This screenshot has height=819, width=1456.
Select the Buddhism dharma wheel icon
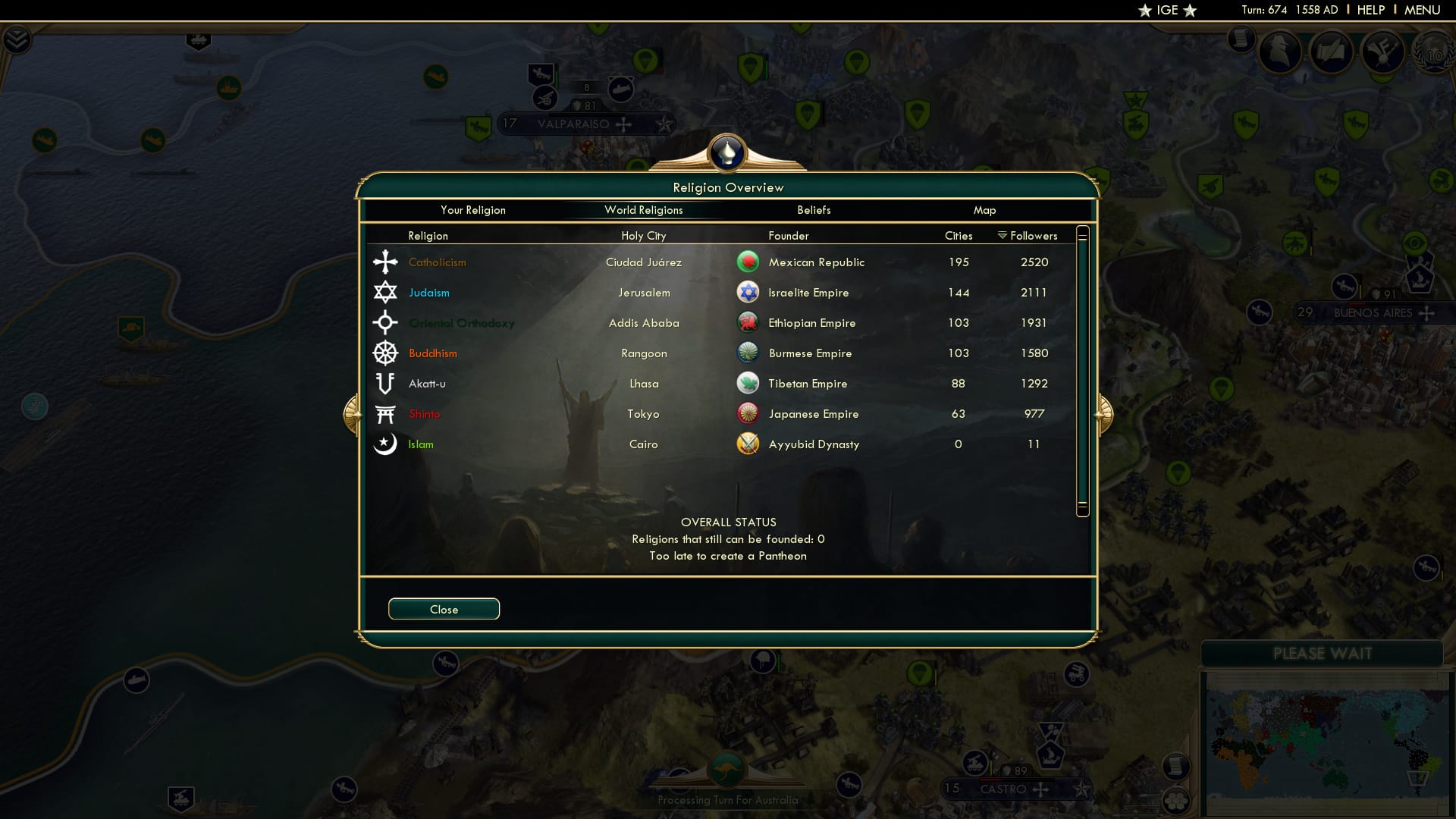[x=386, y=353]
